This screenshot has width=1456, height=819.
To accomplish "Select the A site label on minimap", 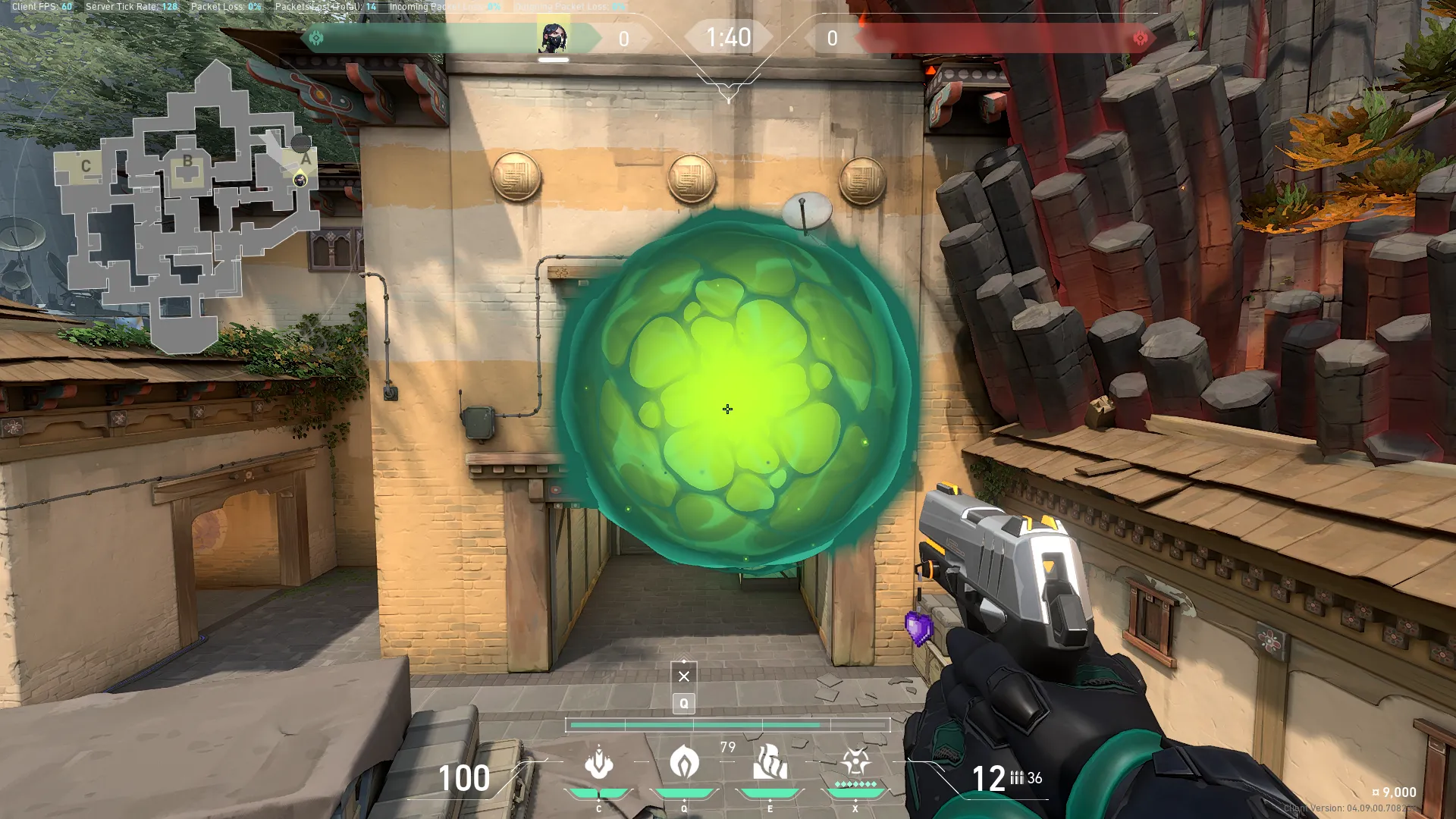I will pos(306,159).
